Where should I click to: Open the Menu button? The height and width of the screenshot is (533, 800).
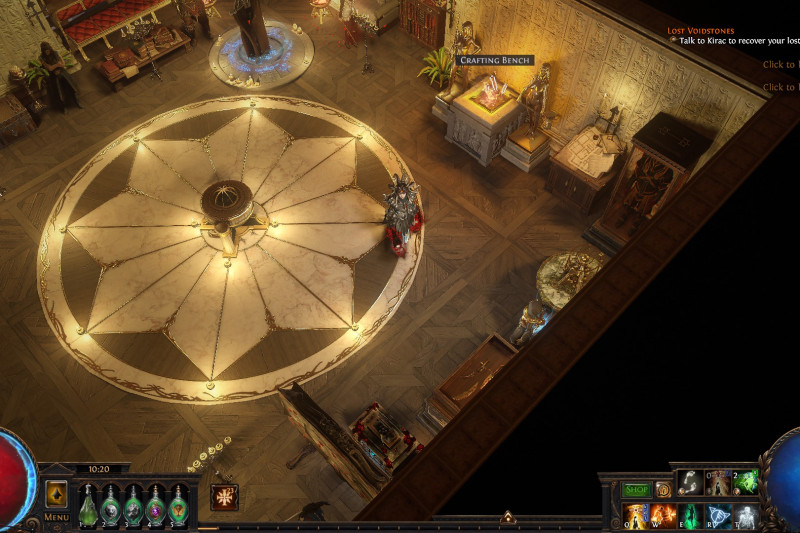coord(56,517)
